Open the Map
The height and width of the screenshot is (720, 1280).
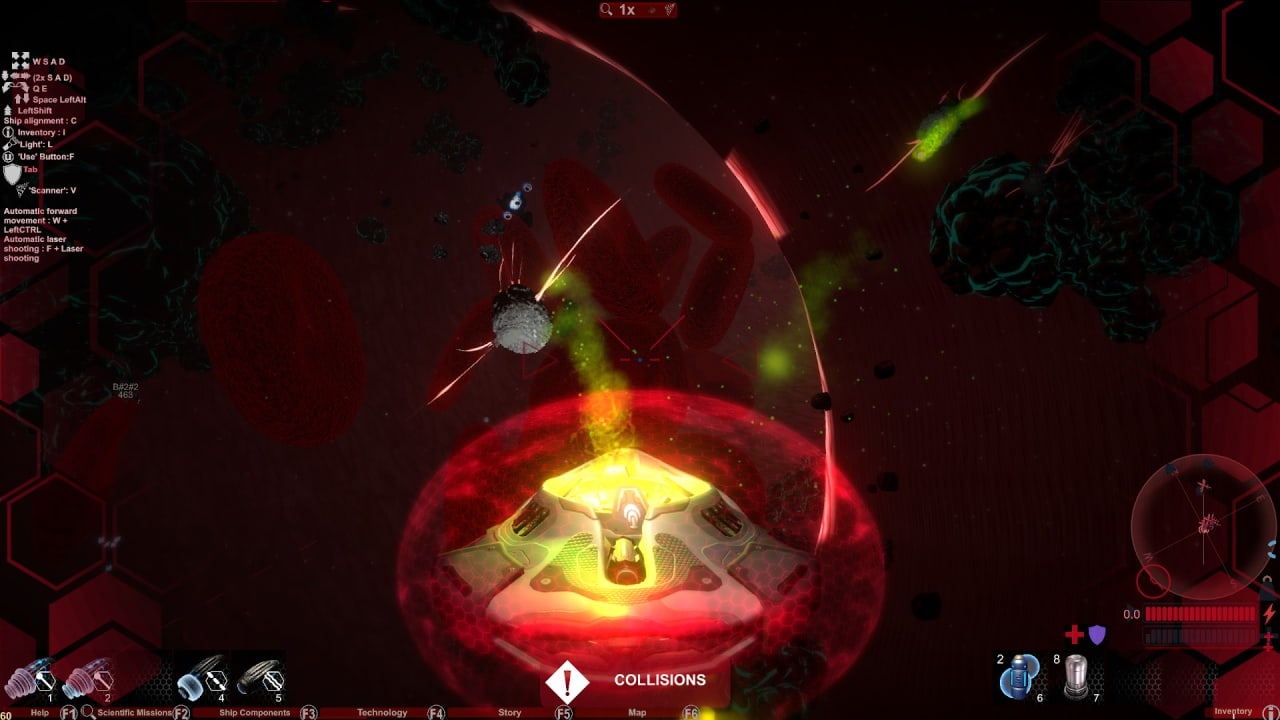click(x=637, y=713)
